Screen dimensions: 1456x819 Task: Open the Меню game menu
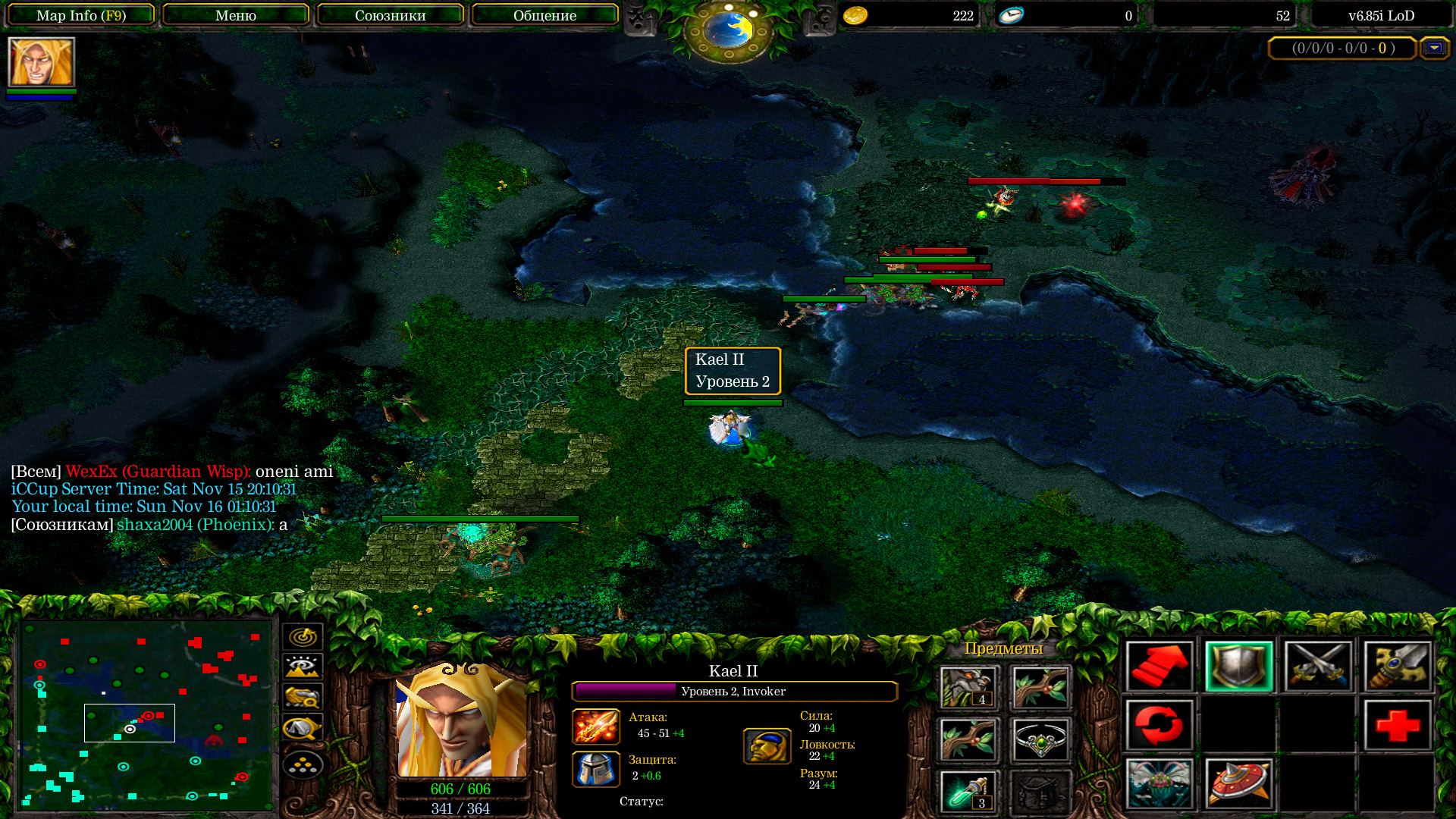pyautogui.click(x=235, y=15)
